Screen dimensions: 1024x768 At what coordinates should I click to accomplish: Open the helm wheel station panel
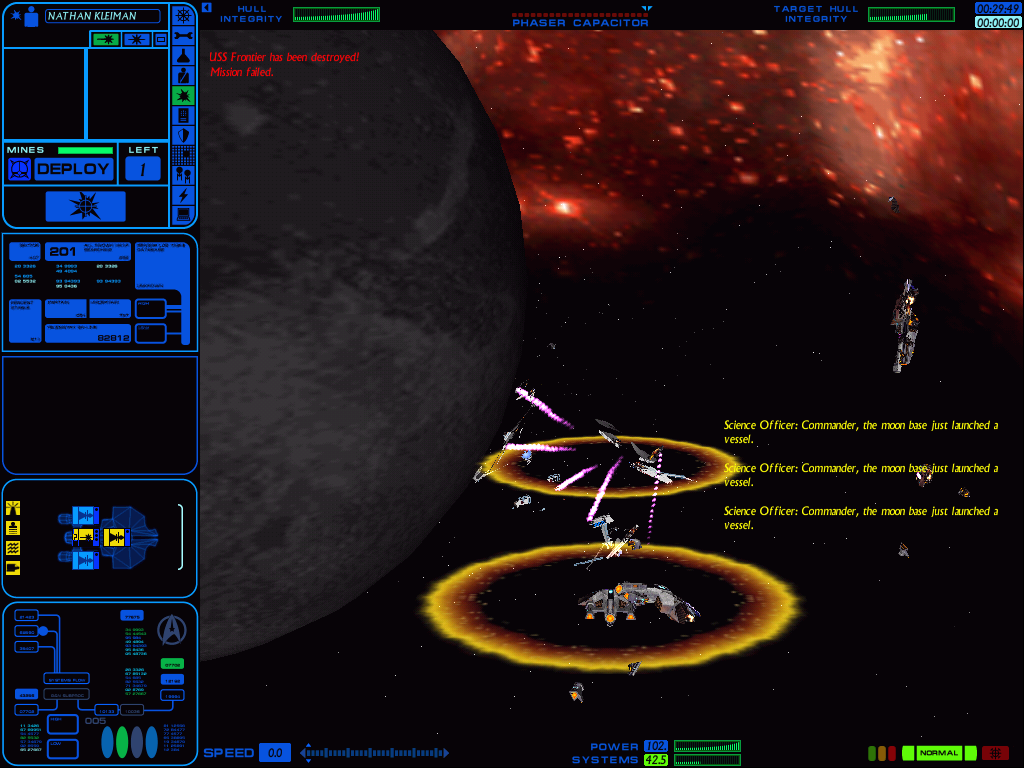[183, 15]
